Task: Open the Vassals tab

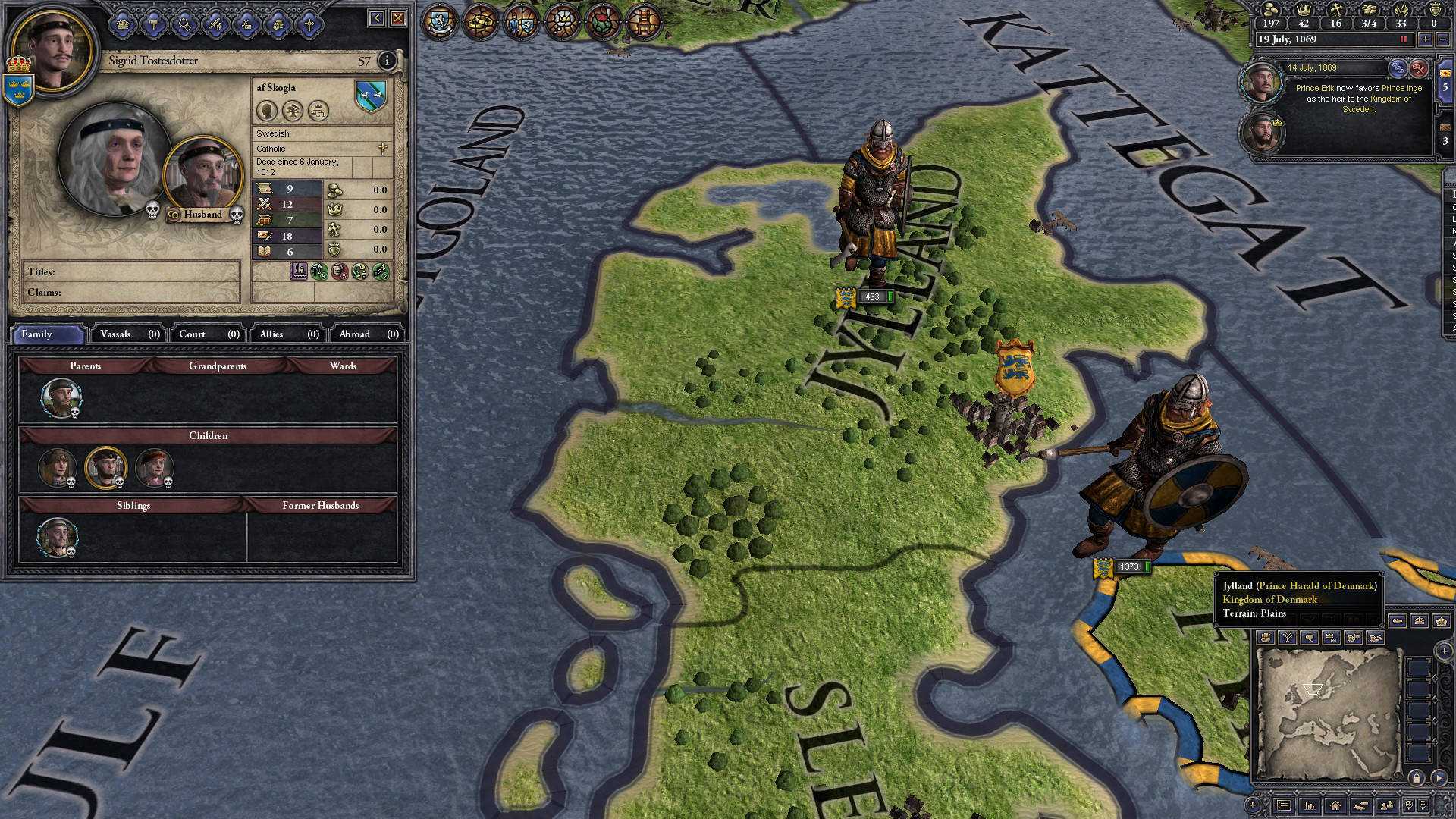Action: (118, 334)
